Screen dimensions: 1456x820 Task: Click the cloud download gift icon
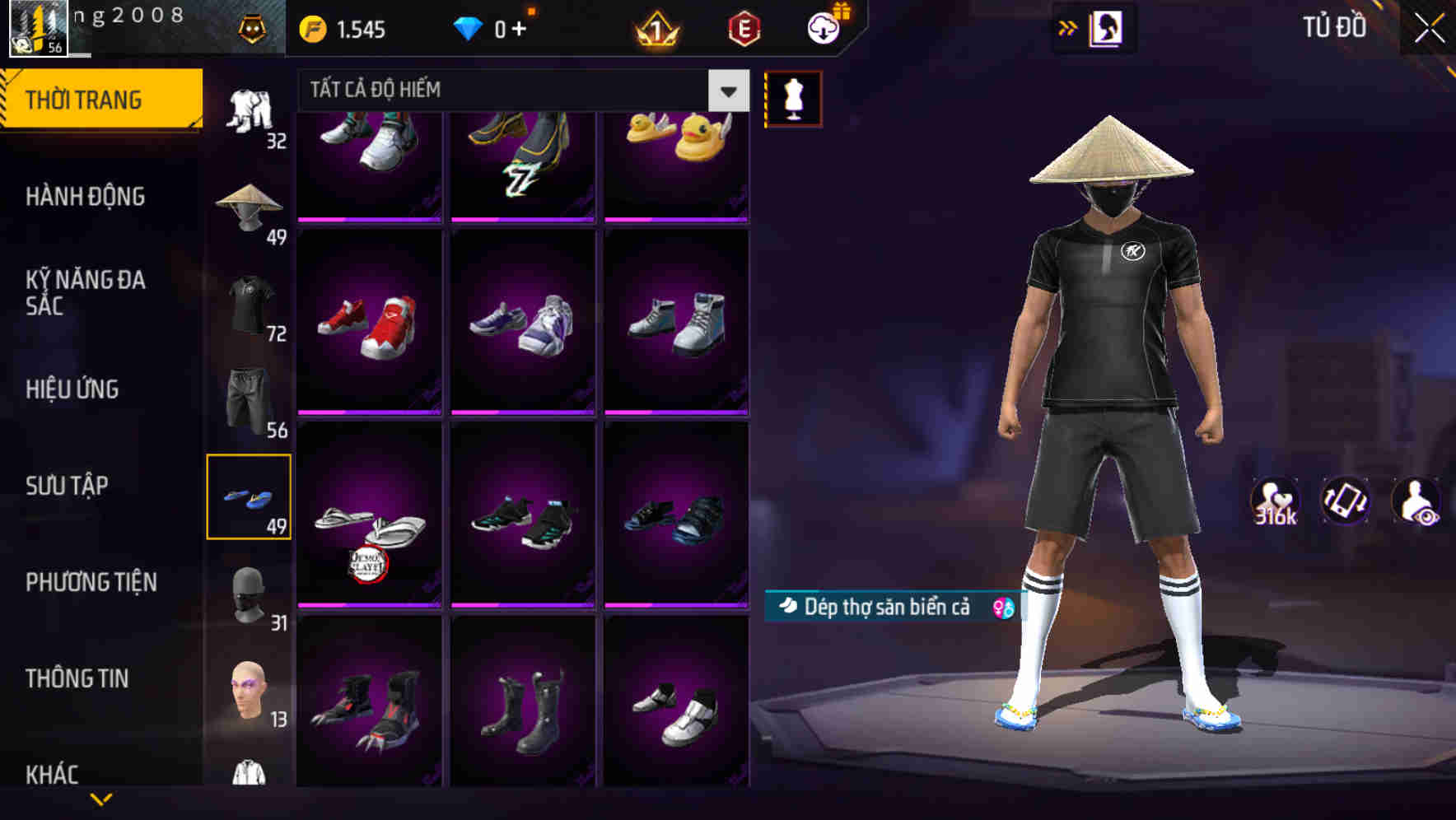pos(824,27)
